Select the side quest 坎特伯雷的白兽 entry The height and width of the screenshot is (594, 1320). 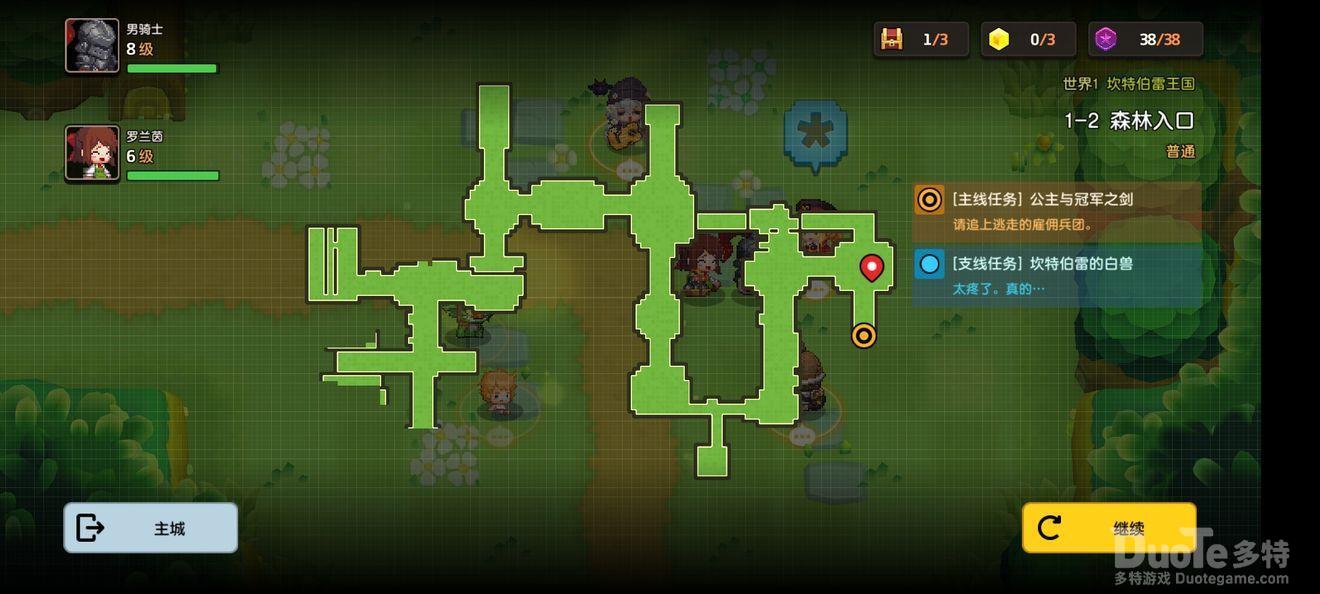pyautogui.click(x=1056, y=275)
